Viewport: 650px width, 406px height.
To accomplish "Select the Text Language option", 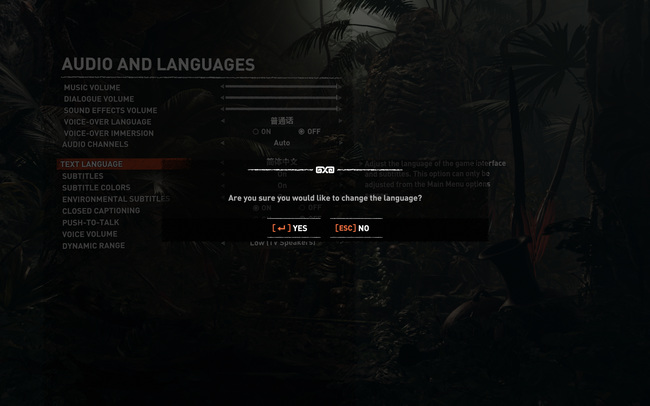I will tap(92, 164).
